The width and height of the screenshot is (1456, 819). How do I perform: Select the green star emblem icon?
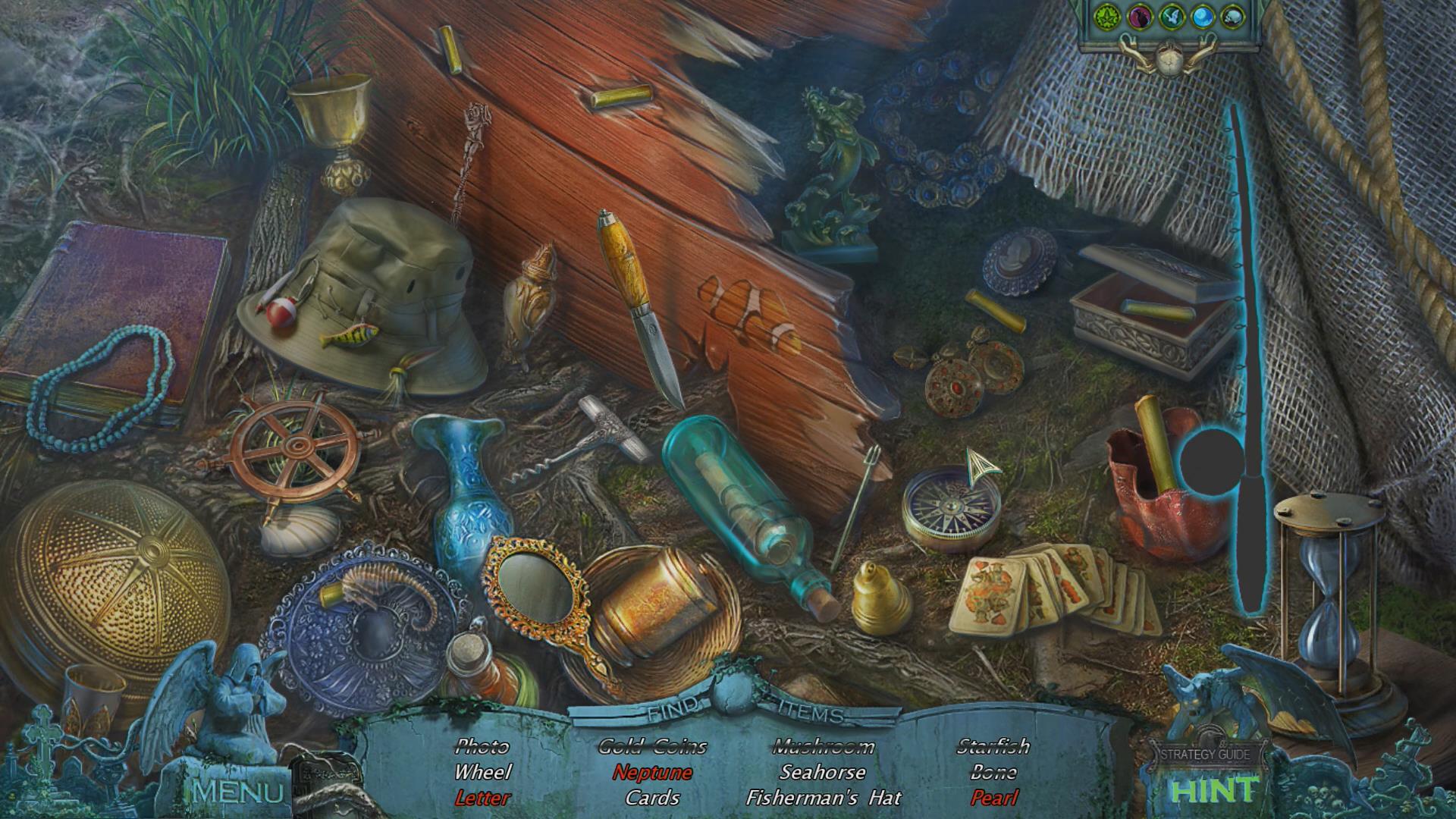click(x=1108, y=16)
